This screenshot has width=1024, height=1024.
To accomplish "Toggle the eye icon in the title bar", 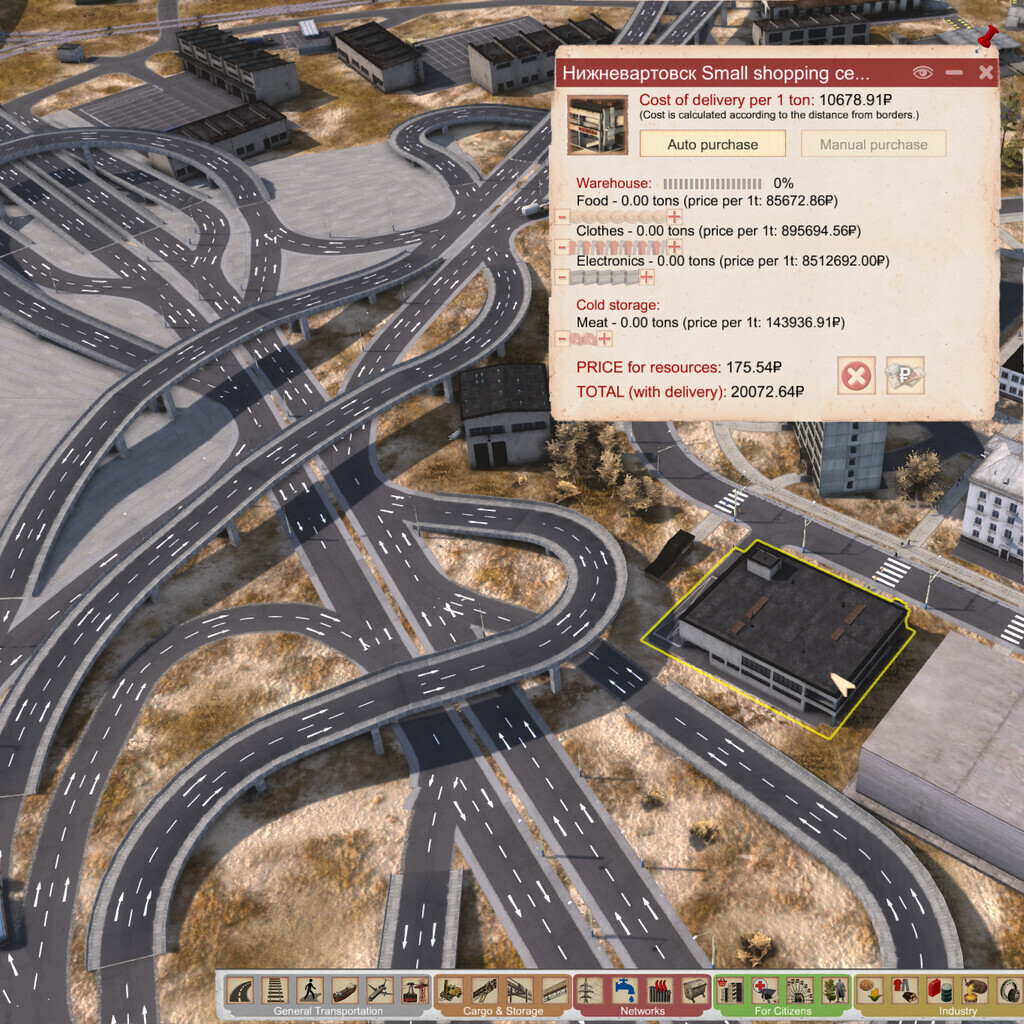I will 922,72.
